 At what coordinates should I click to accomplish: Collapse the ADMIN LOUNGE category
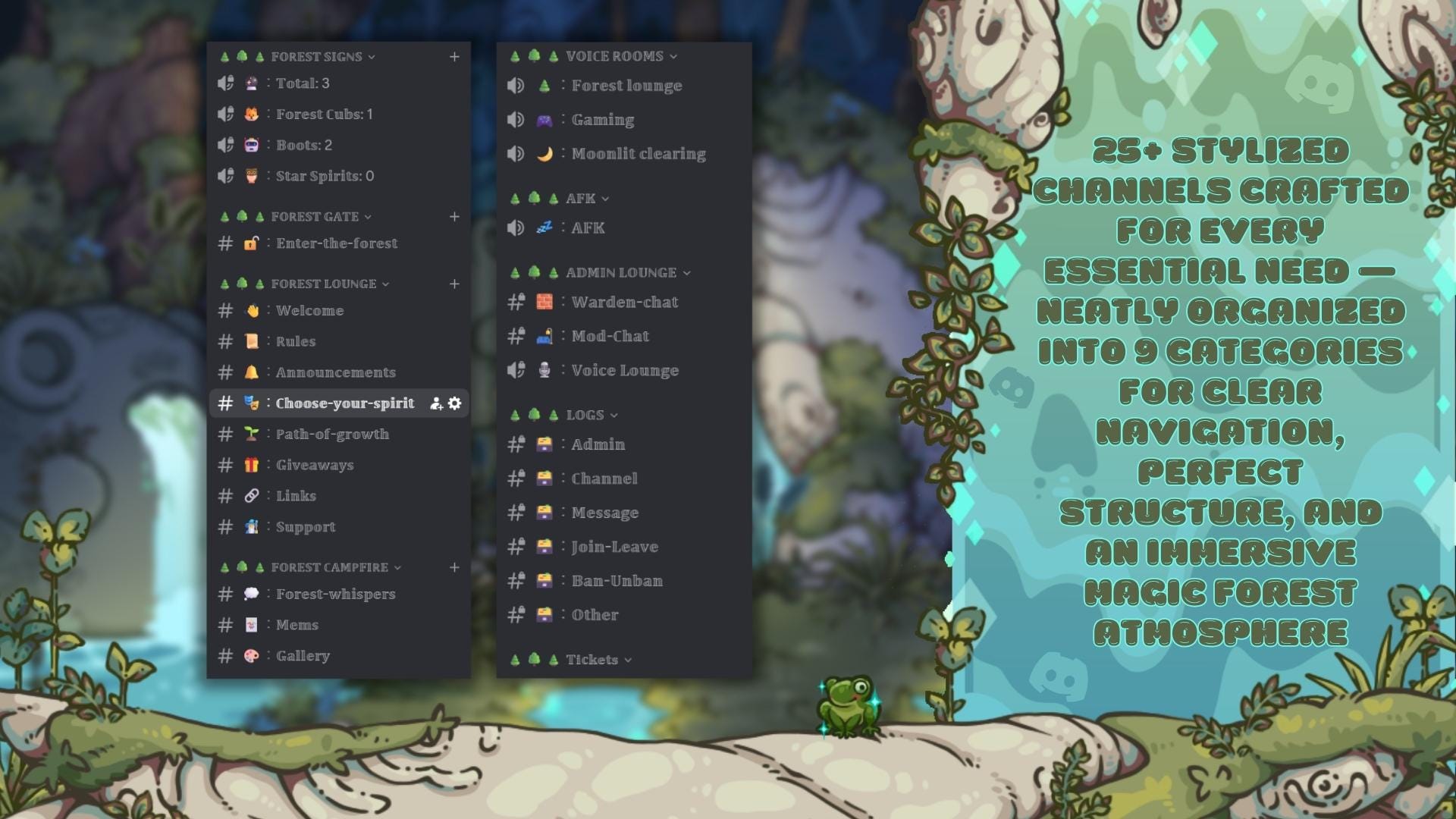[x=688, y=272]
